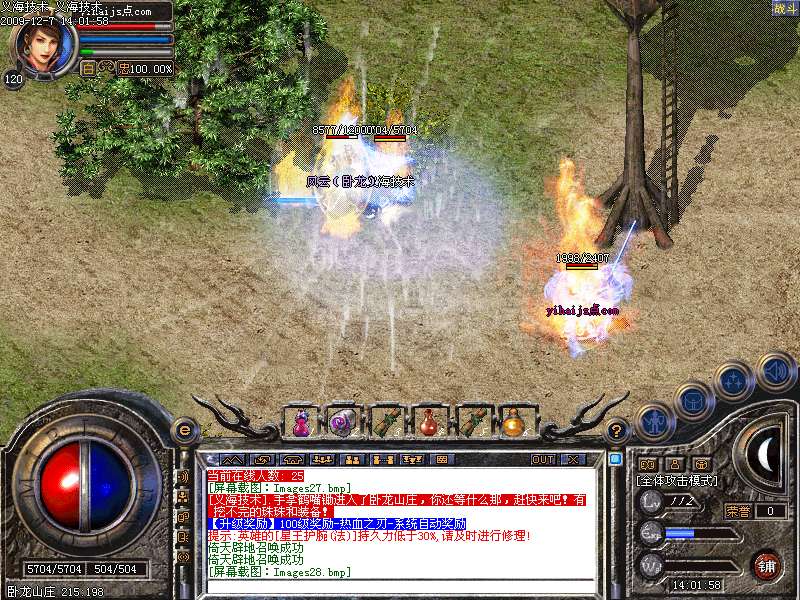This screenshot has height=600, width=800.
Task: Toggle sound with the speaker button
Action: pyautogui.click(x=775, y=369)
